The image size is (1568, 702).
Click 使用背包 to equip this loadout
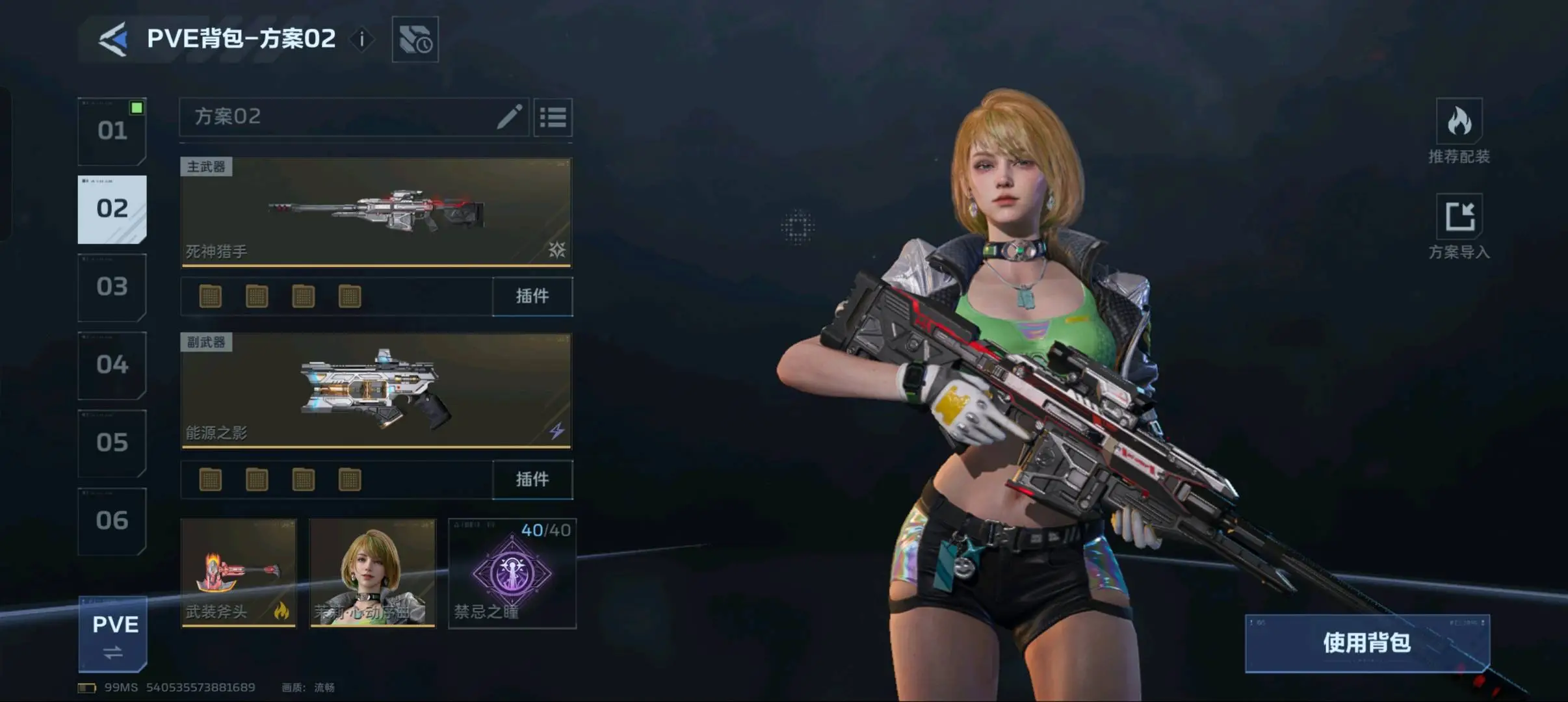1366,643
